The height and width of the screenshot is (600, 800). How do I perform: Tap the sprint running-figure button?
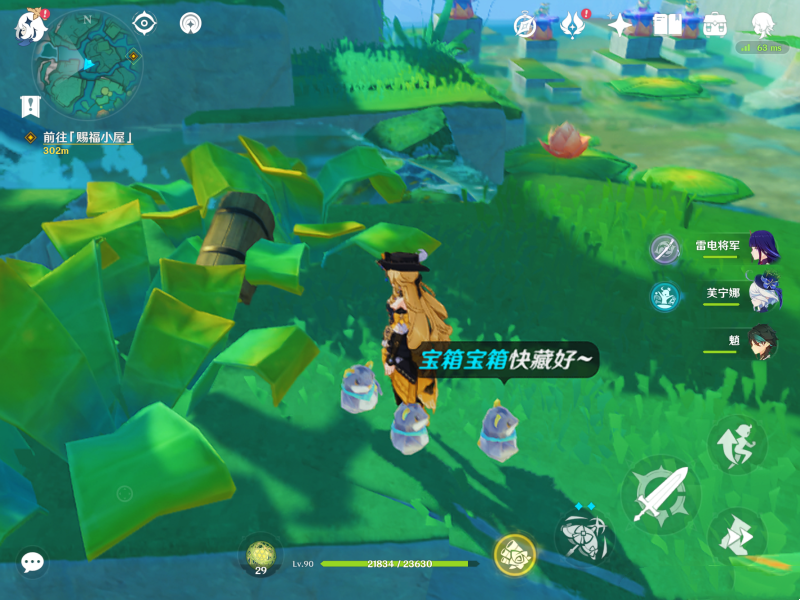click(737, 443)
